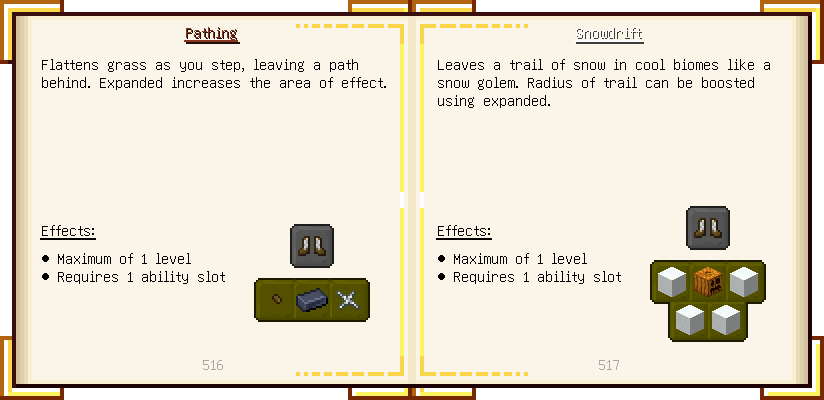The image size is (824, 400).
Task: Click the snow block right of the pumpkin
Action: coord(743,282)
